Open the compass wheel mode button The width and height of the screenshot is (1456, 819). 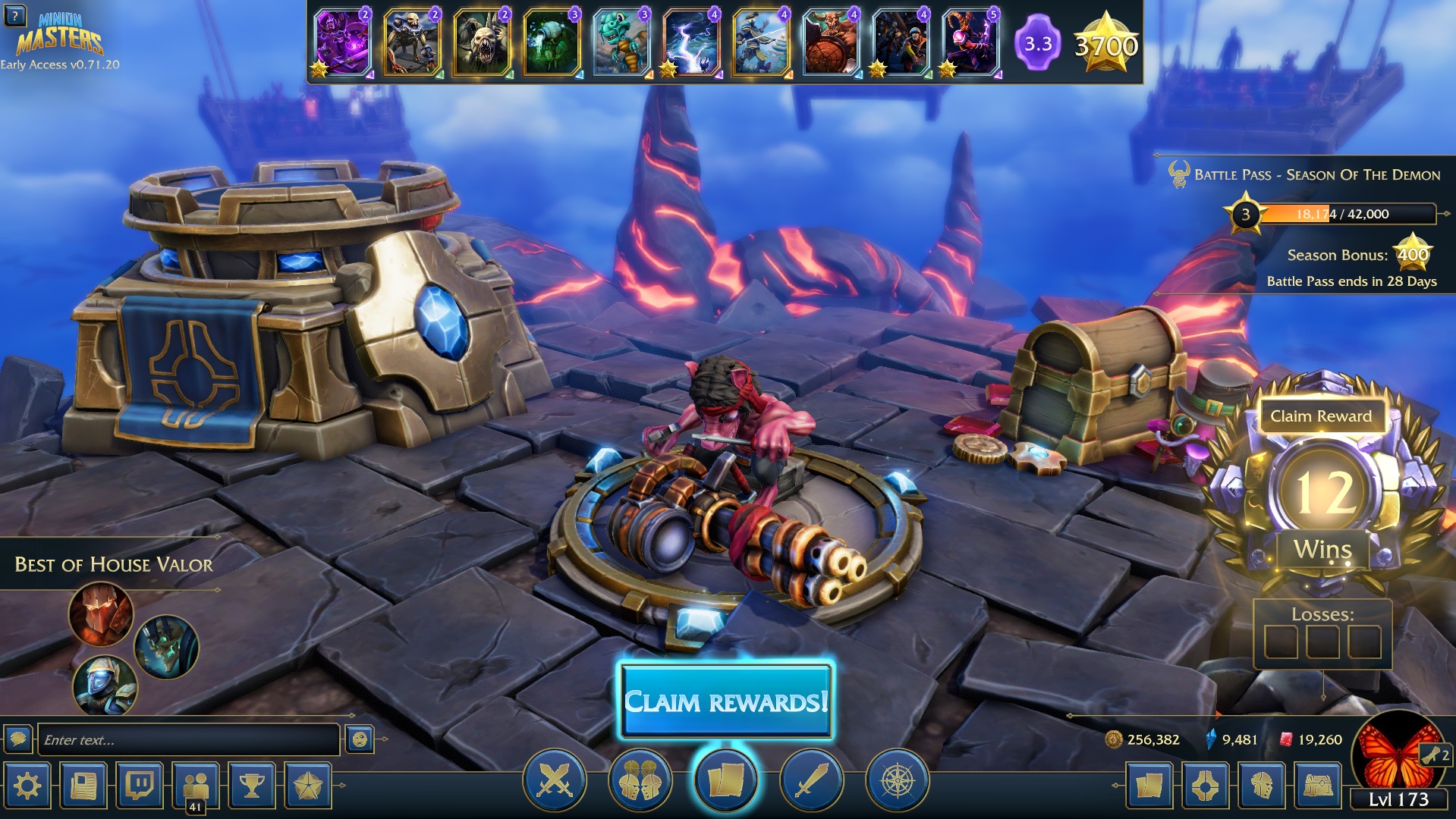coord(897,780)
